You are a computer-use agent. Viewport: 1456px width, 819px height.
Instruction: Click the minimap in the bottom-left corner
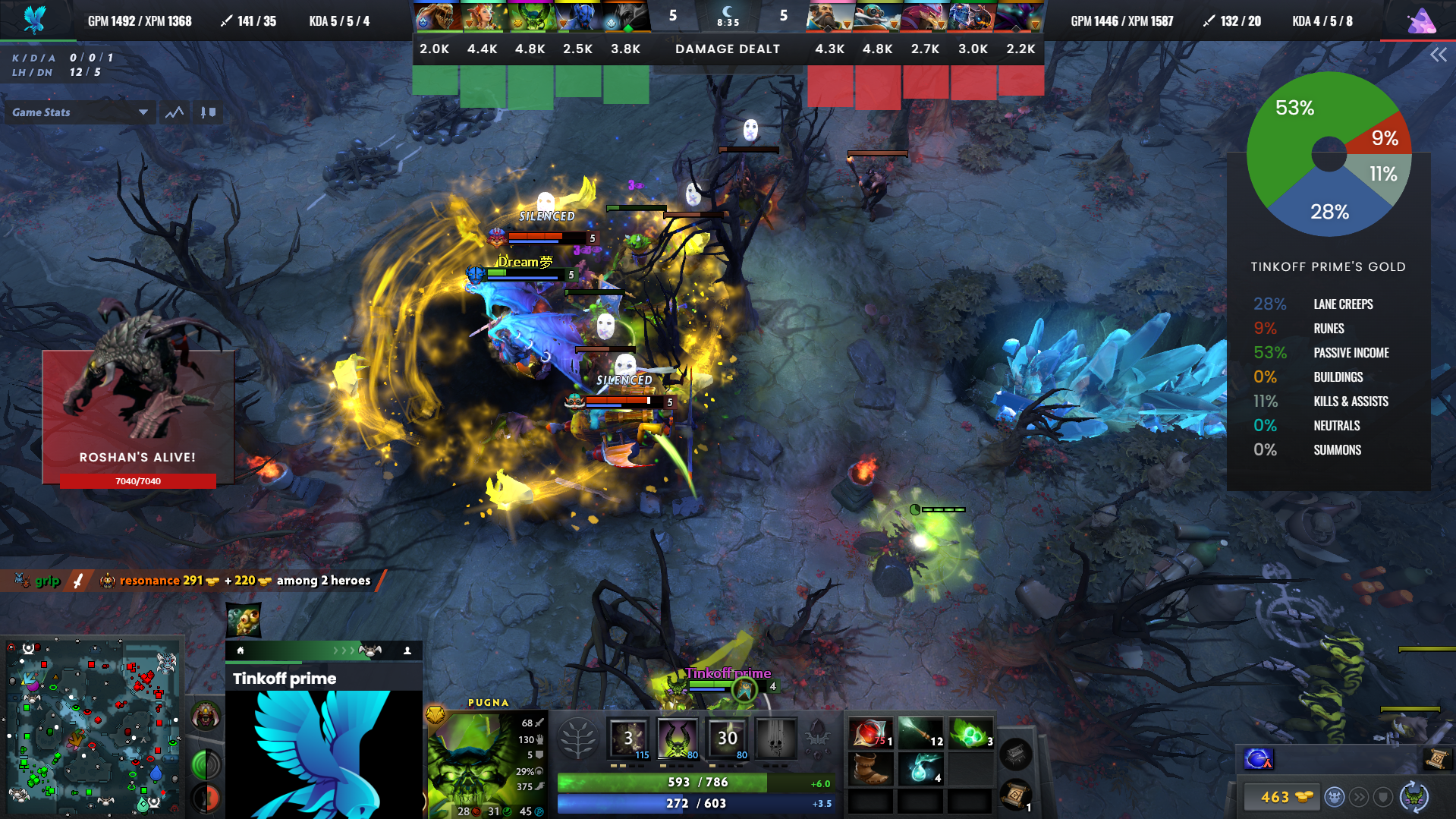(93, 725)
